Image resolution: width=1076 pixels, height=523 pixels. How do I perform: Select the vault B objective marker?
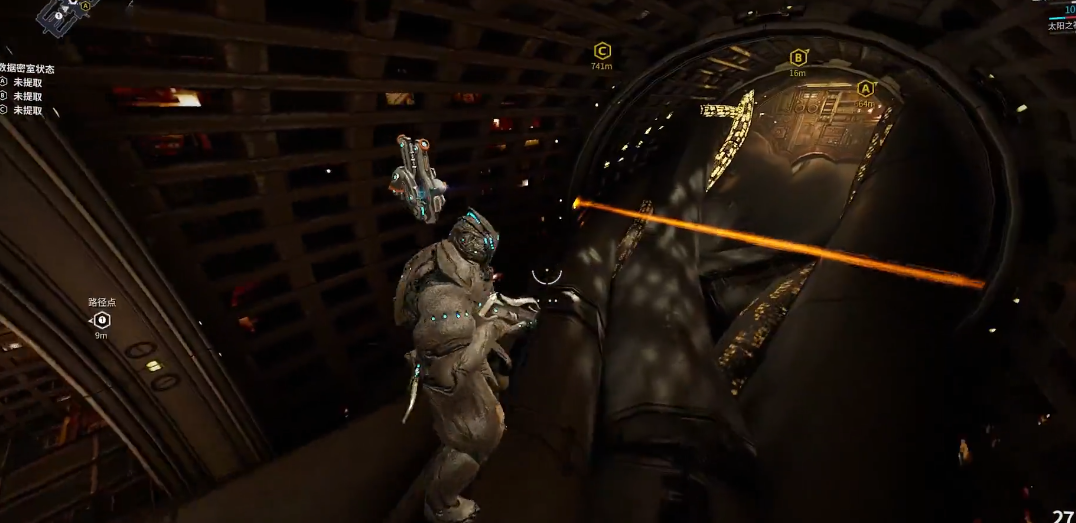tap(798, 58)
